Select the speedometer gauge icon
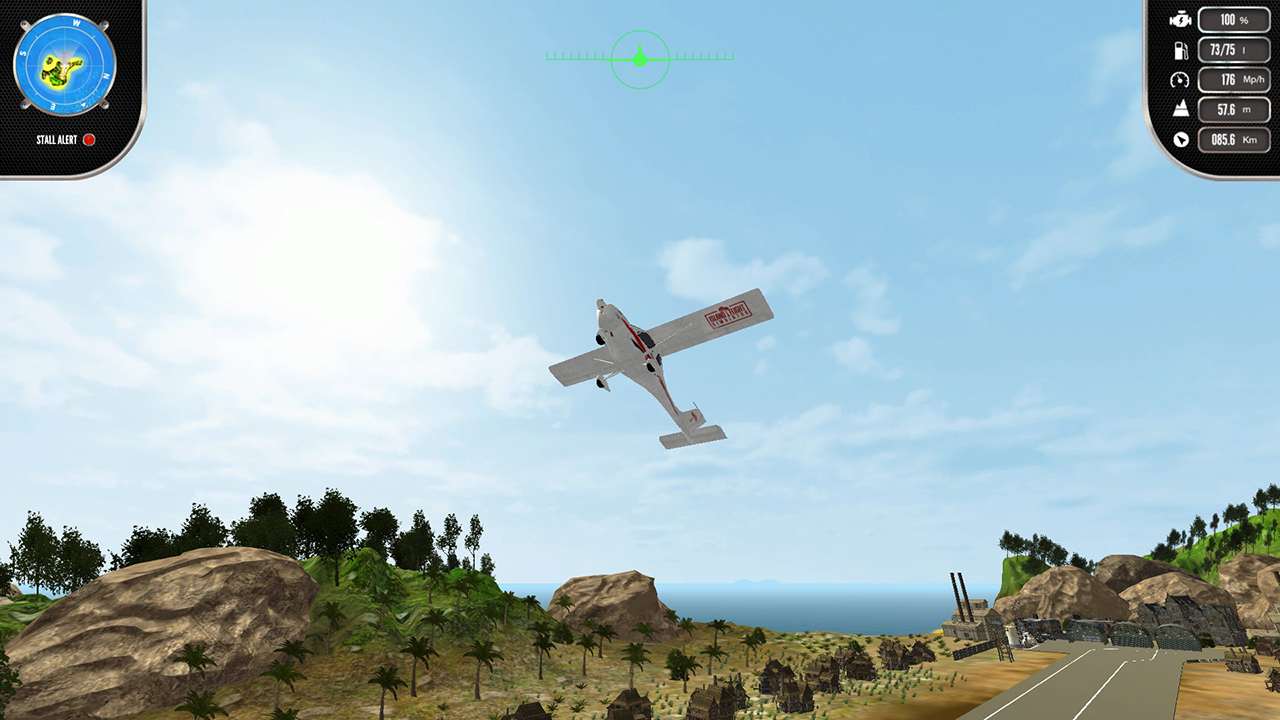Image resolution: width=1280 pixels, height=720 pixels. 1180,79
